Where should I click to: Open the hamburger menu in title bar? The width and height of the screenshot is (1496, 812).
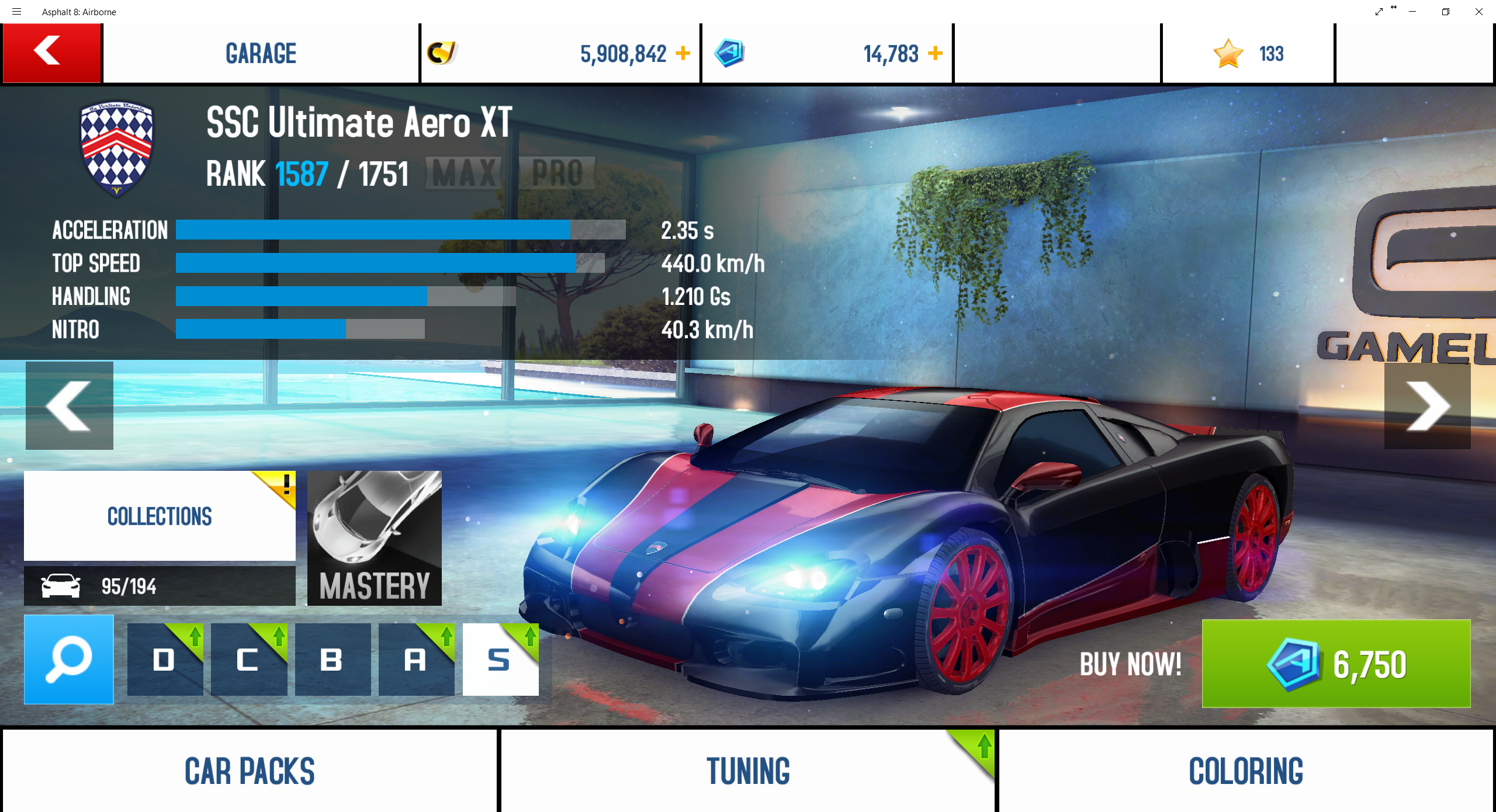pyautogui.click(x=16, y=12)
